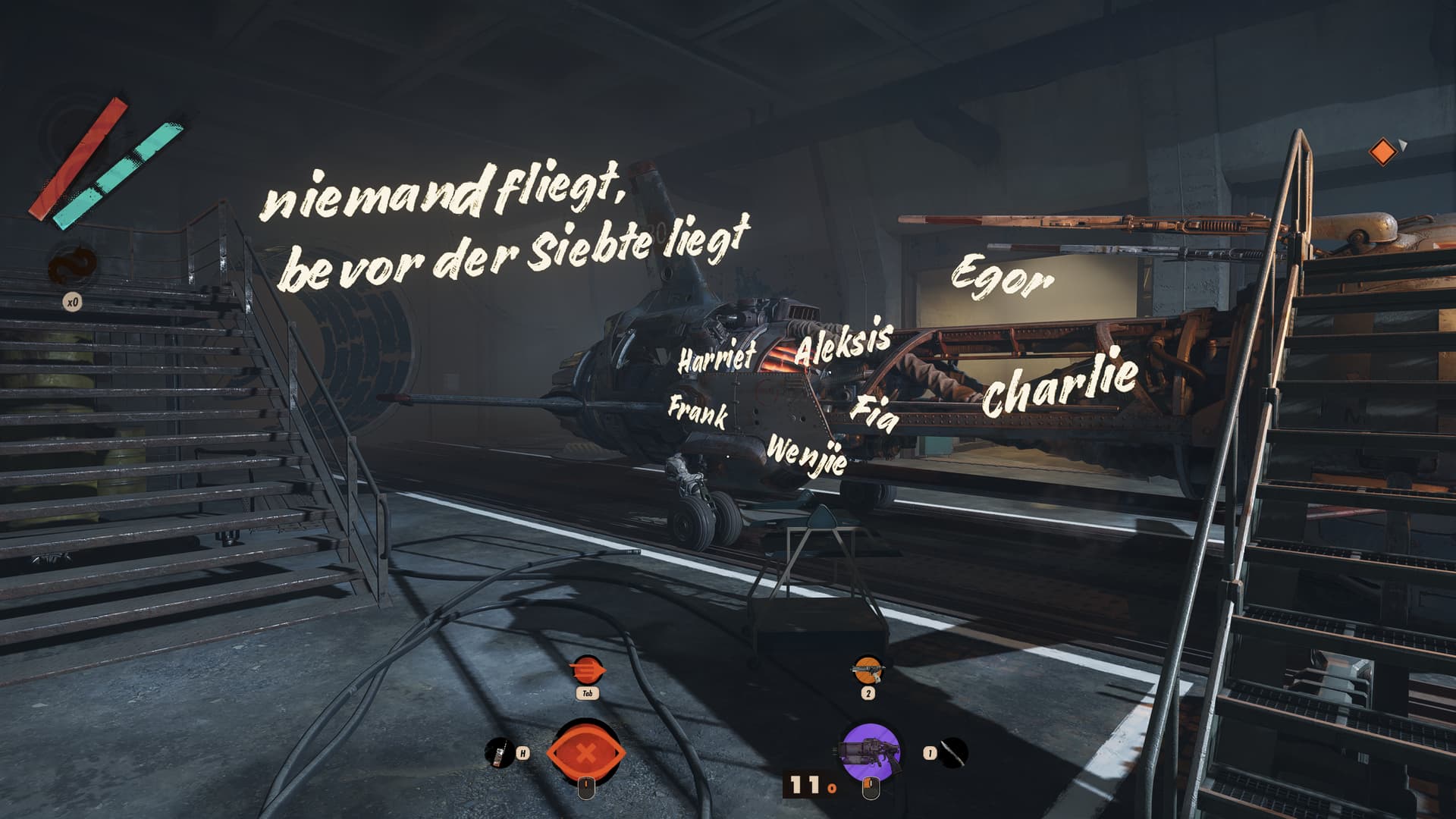Select the purple heavy gun weapon icon
This screenshot has width=1456, height=819.
click(870, 752)
